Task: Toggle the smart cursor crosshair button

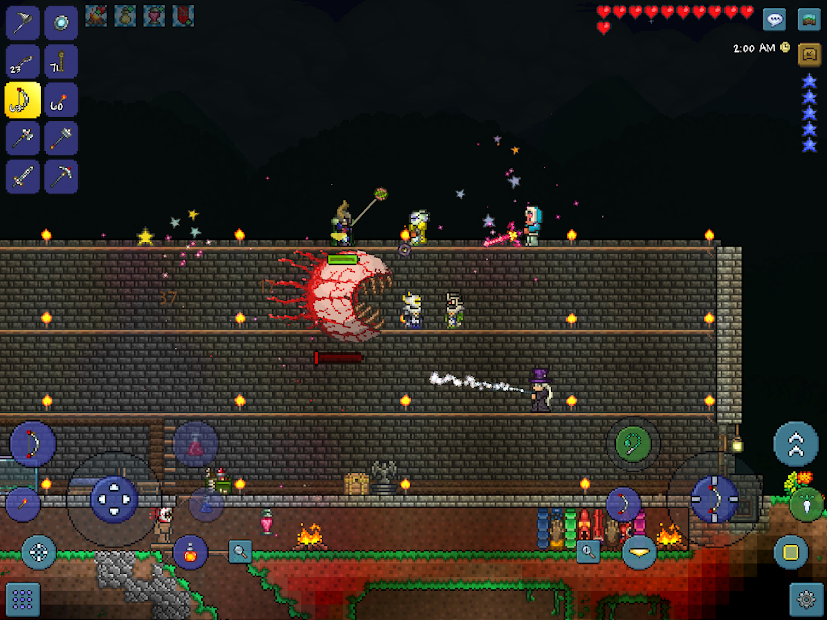Action: coord(39,551)
